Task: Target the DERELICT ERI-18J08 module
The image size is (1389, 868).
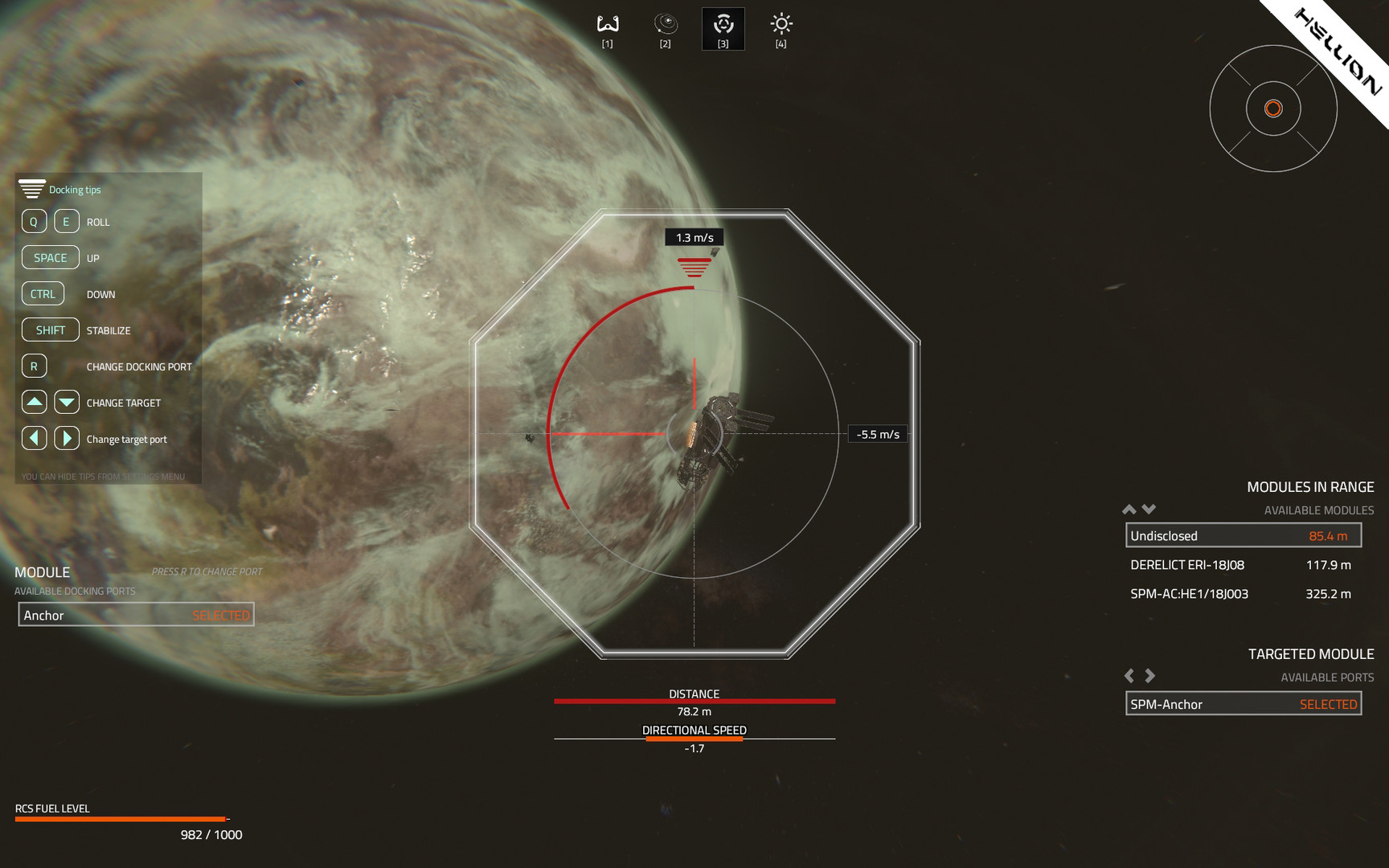Action: 1243,565
